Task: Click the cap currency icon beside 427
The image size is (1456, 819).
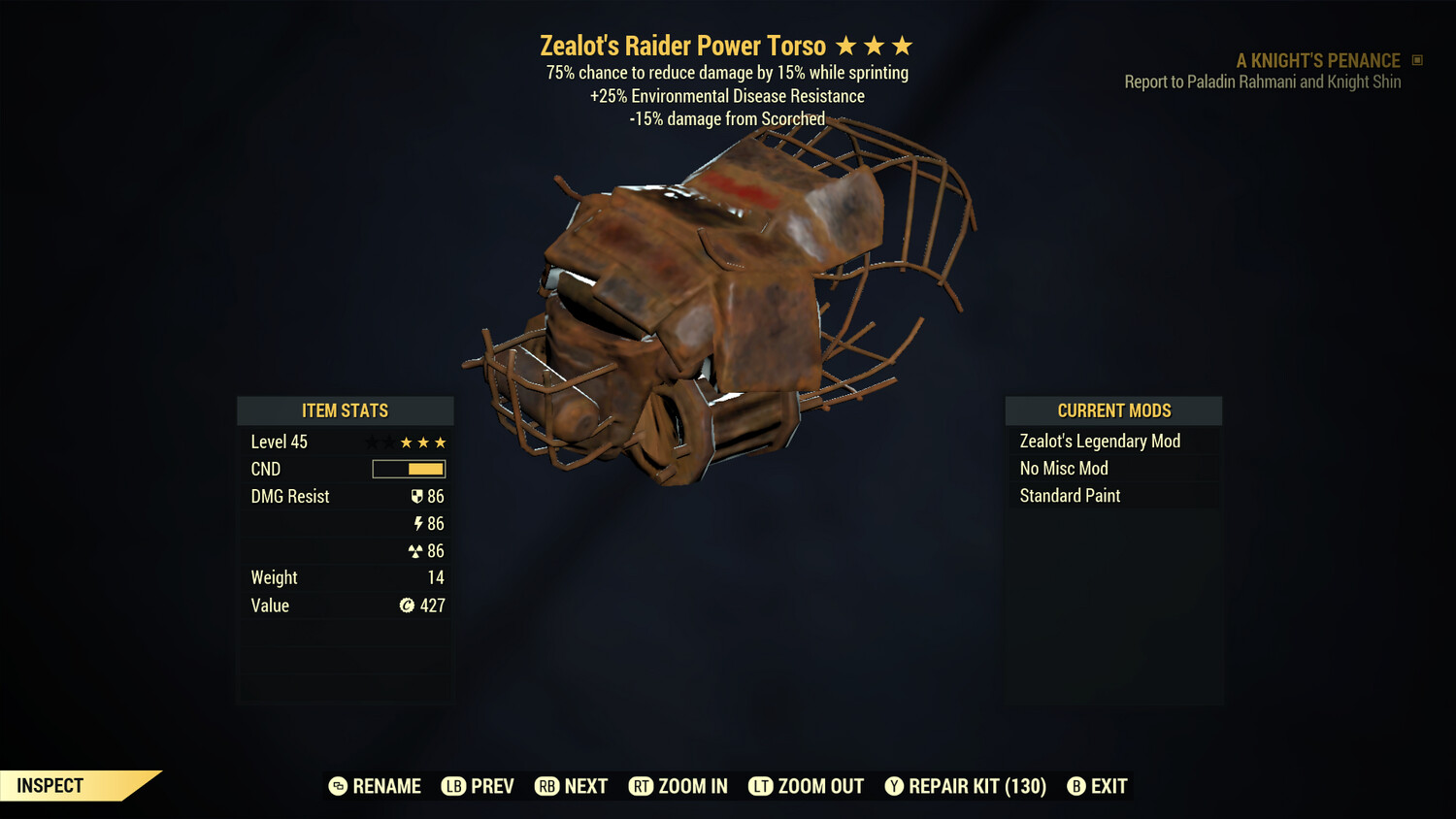Action: pos(409,606)
